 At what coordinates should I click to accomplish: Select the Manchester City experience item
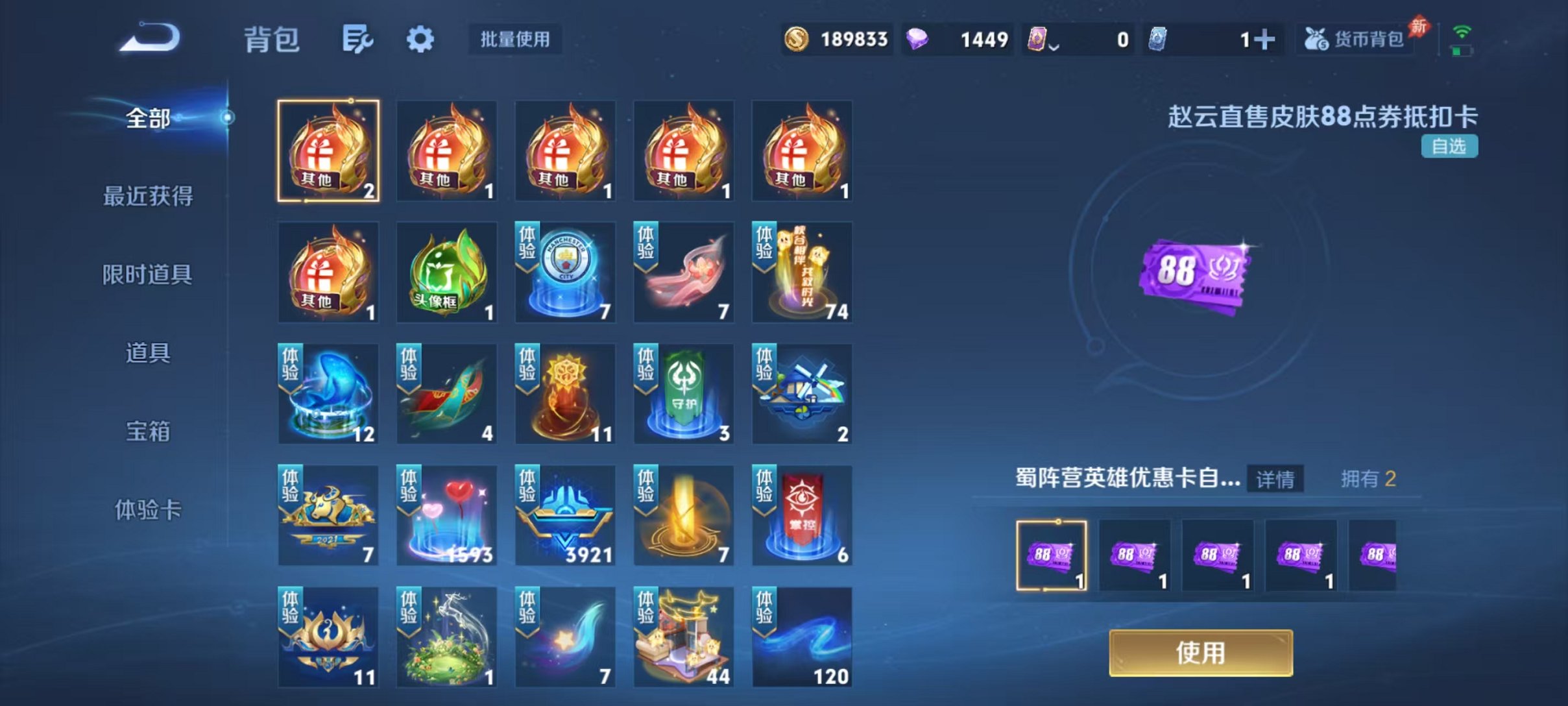(565, 273)
